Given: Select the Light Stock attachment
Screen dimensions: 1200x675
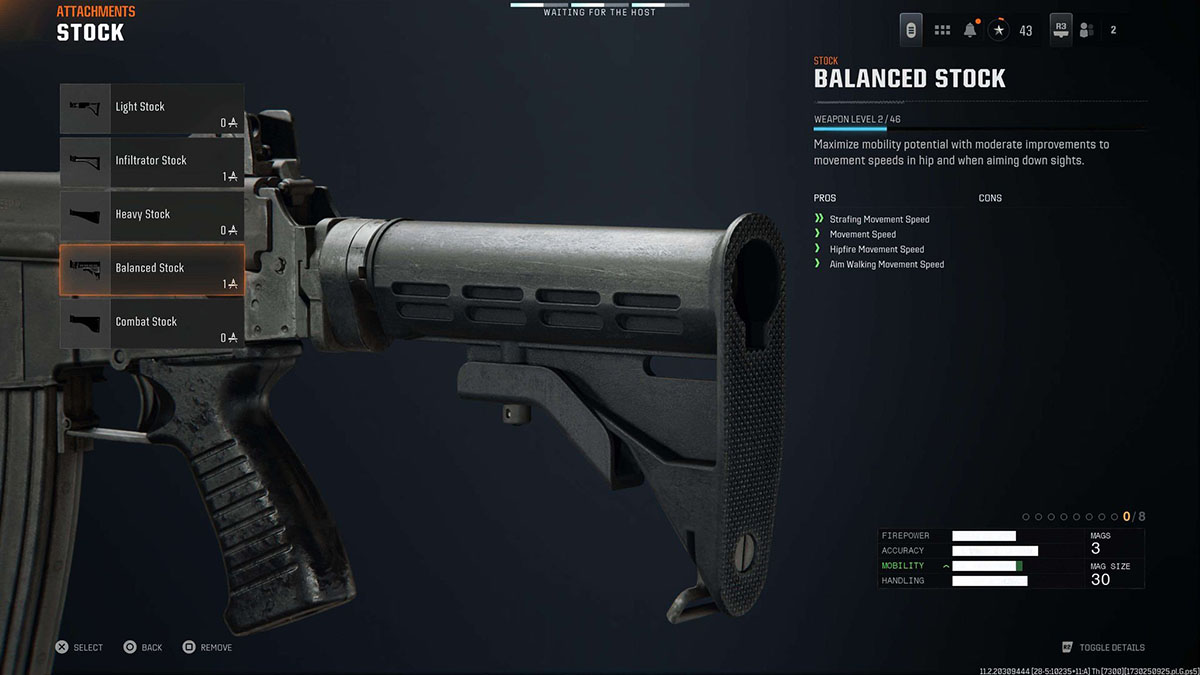Looking at the screenshot, I should [x=151, y=108].
